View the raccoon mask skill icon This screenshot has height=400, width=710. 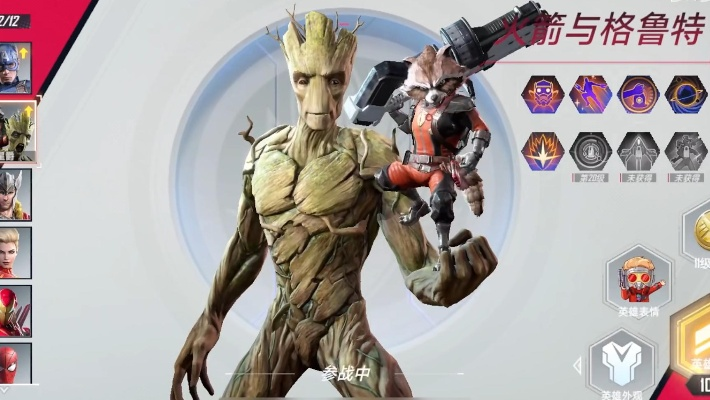point(540,94)
